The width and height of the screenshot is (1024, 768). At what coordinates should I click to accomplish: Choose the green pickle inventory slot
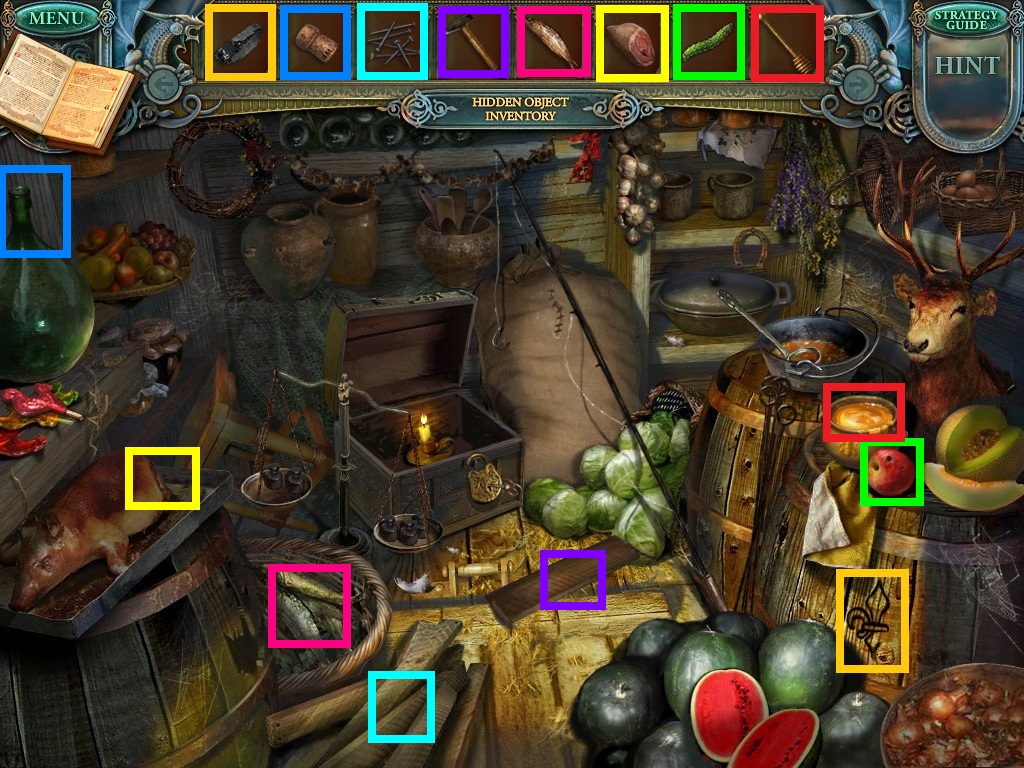pyautogui.click(x=709, y=42)
